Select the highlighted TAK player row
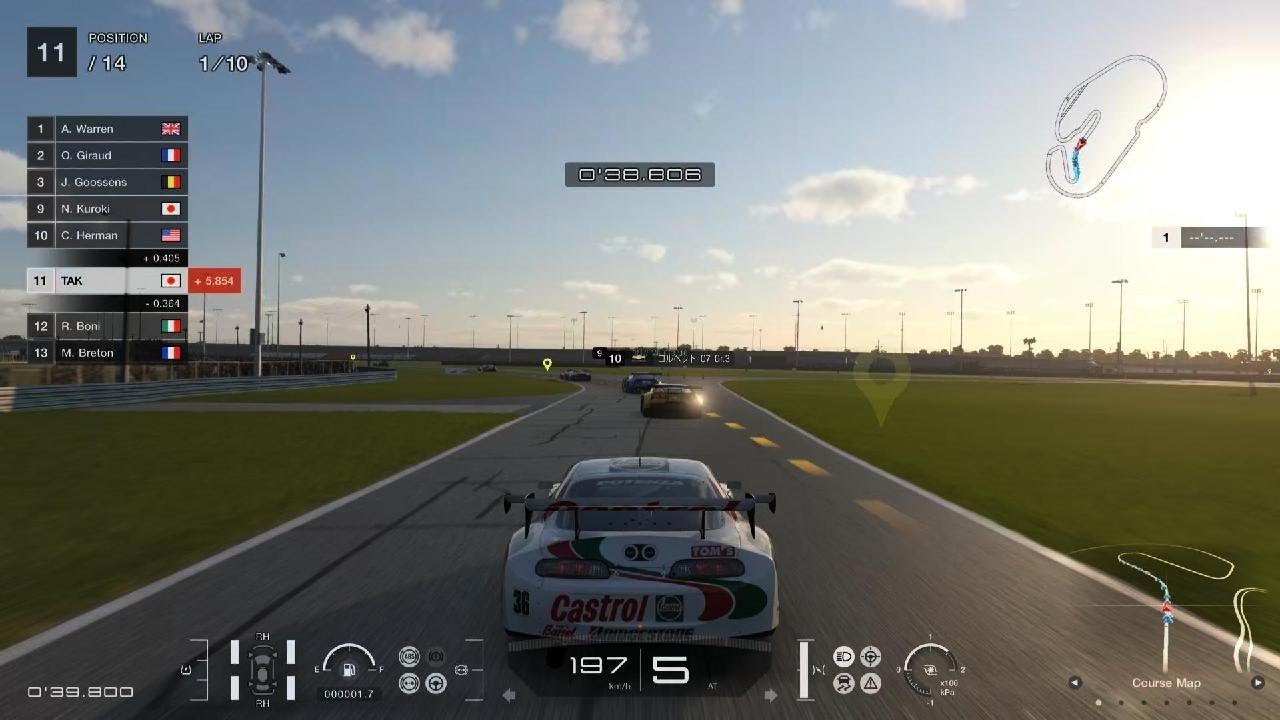The height and width of the screenshot is (720, 1280). [x=107, y=281]
